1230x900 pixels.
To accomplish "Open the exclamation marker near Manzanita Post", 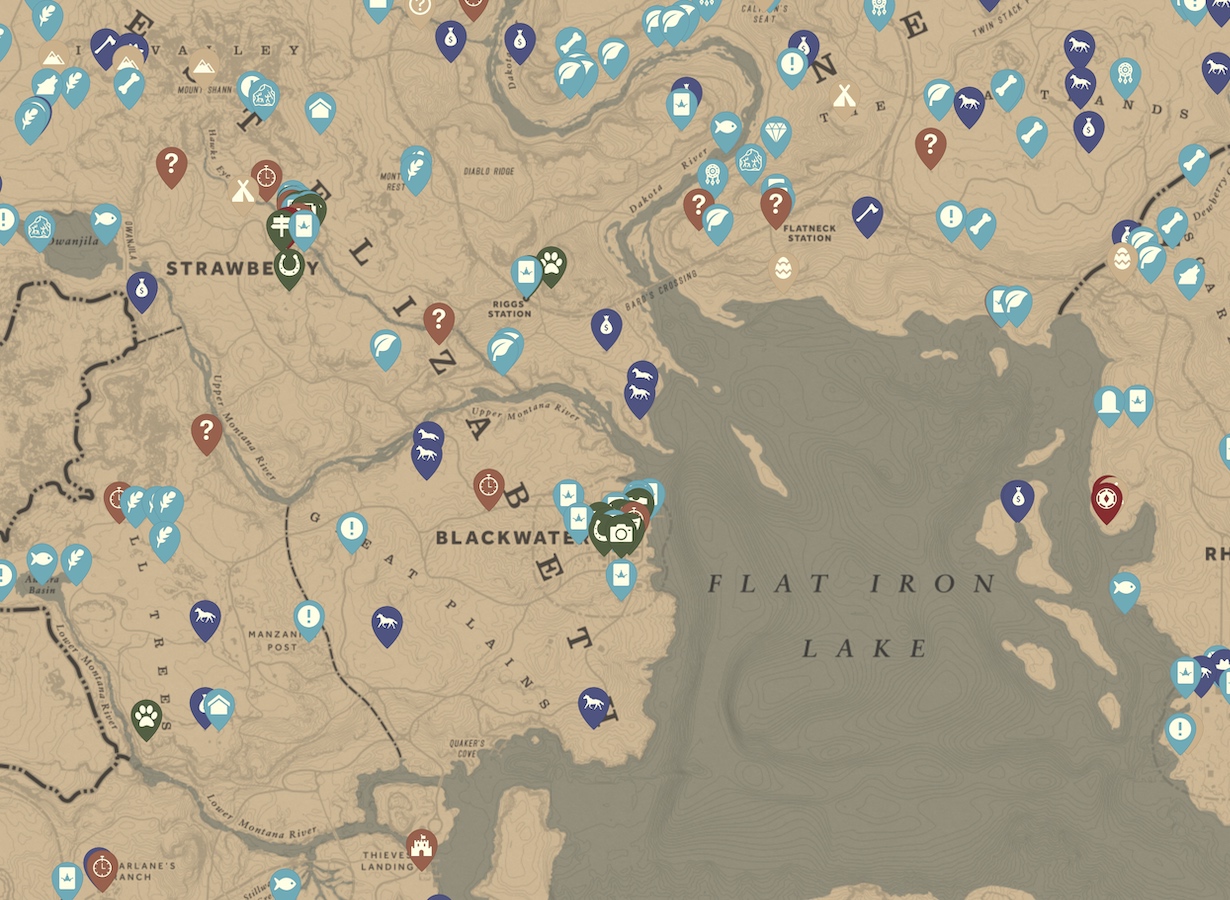I will click(309, 617).
